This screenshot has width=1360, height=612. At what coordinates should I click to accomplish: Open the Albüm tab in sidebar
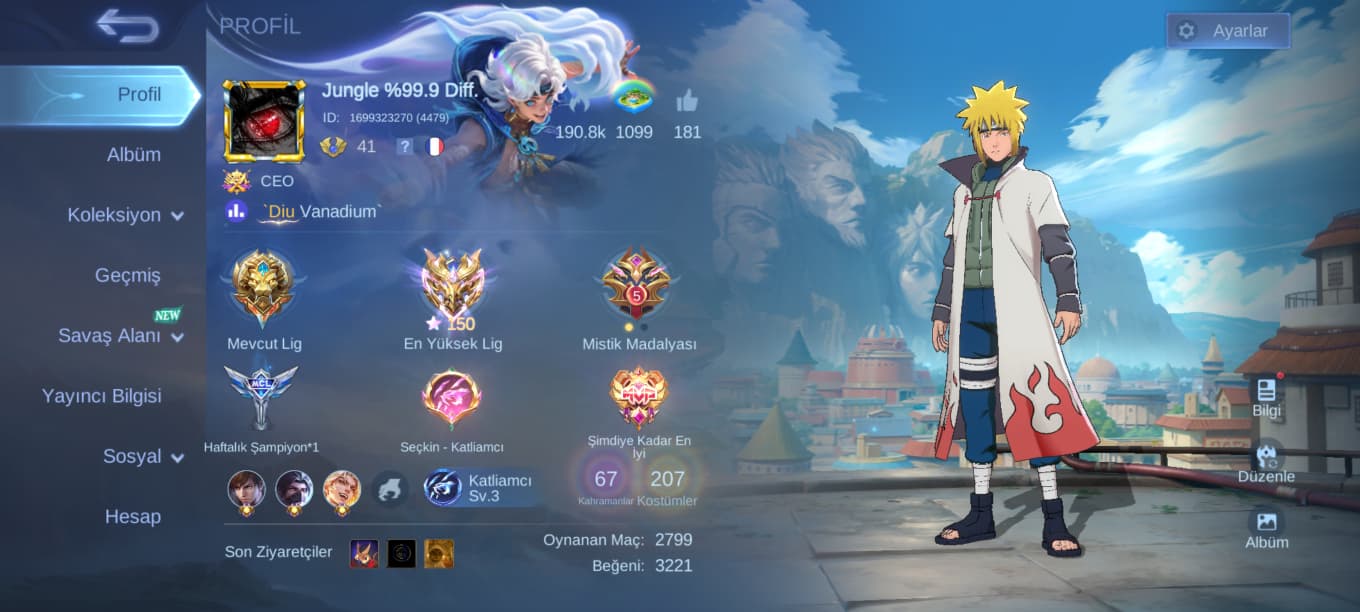coord(134,155)
